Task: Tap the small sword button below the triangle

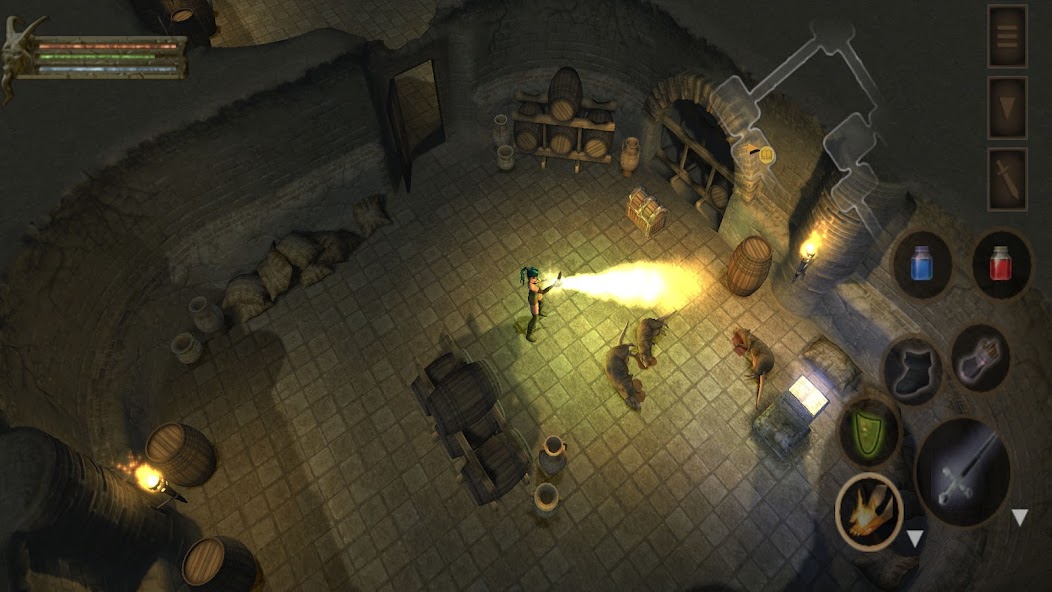Action: pyautogui.click(x=1007, y=179)
